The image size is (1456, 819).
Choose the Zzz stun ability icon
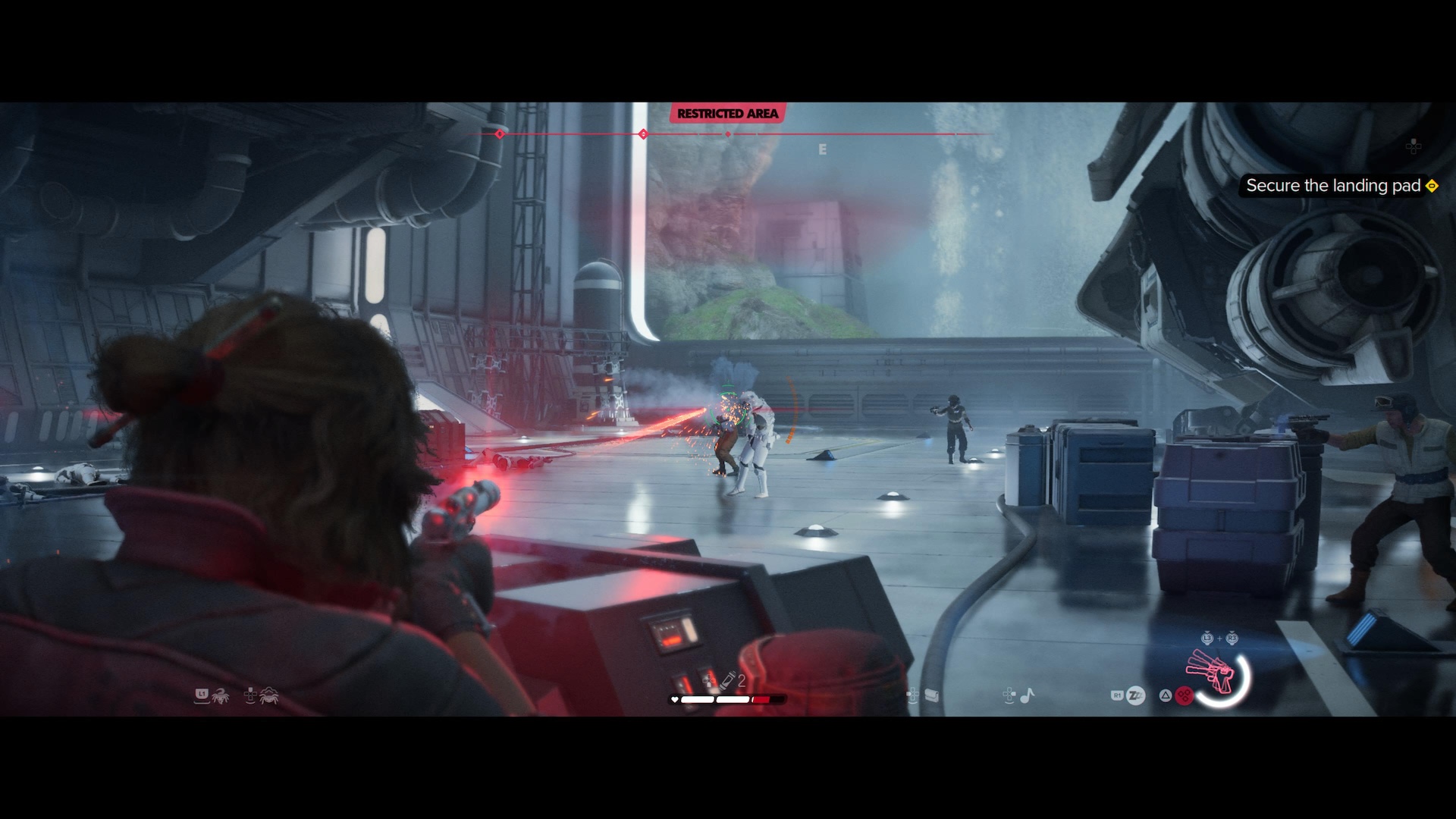[x=1135, y=695]
